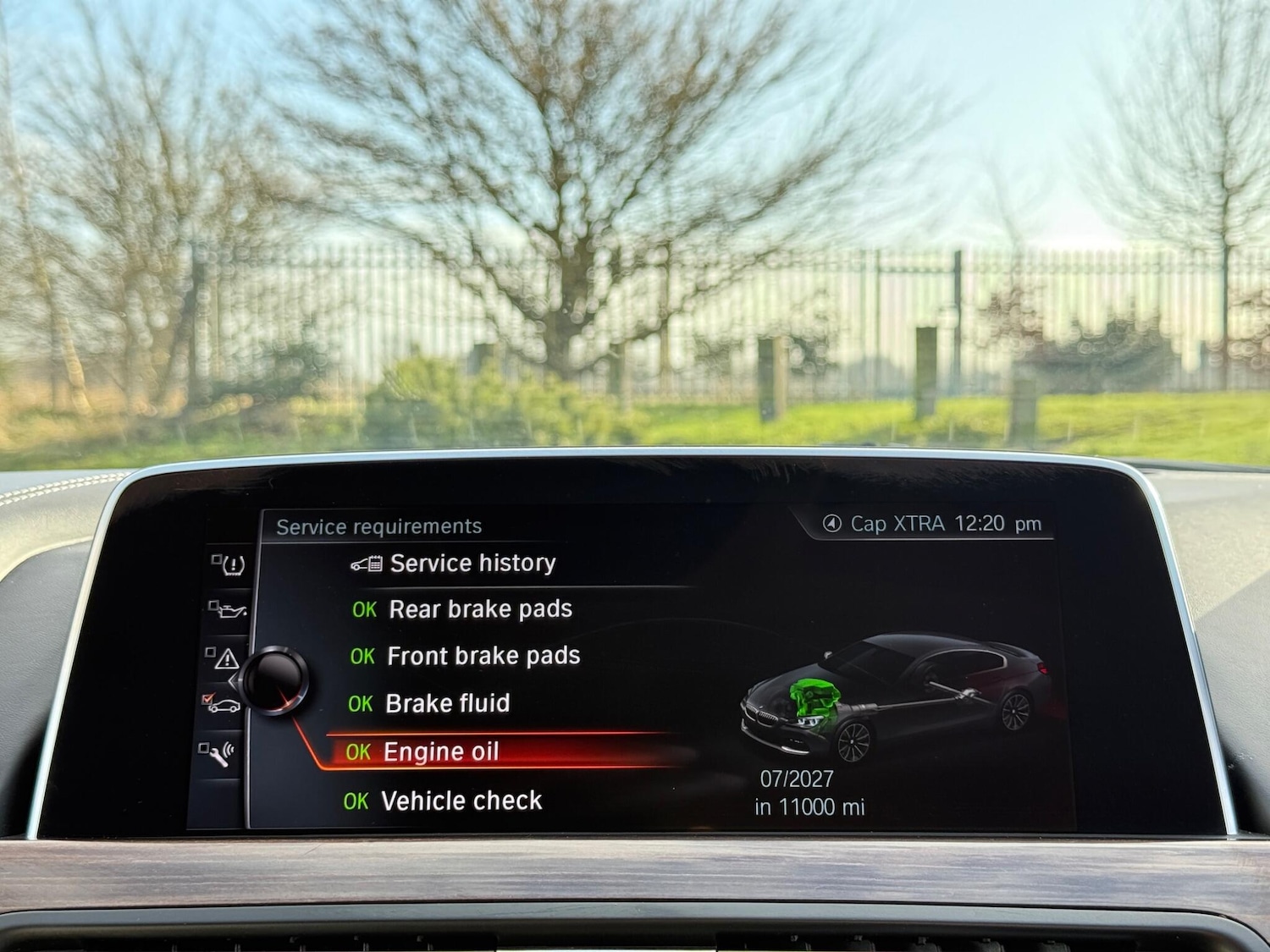Click the Service history key icon
The image size is (1270, 952).
[365, 563]
